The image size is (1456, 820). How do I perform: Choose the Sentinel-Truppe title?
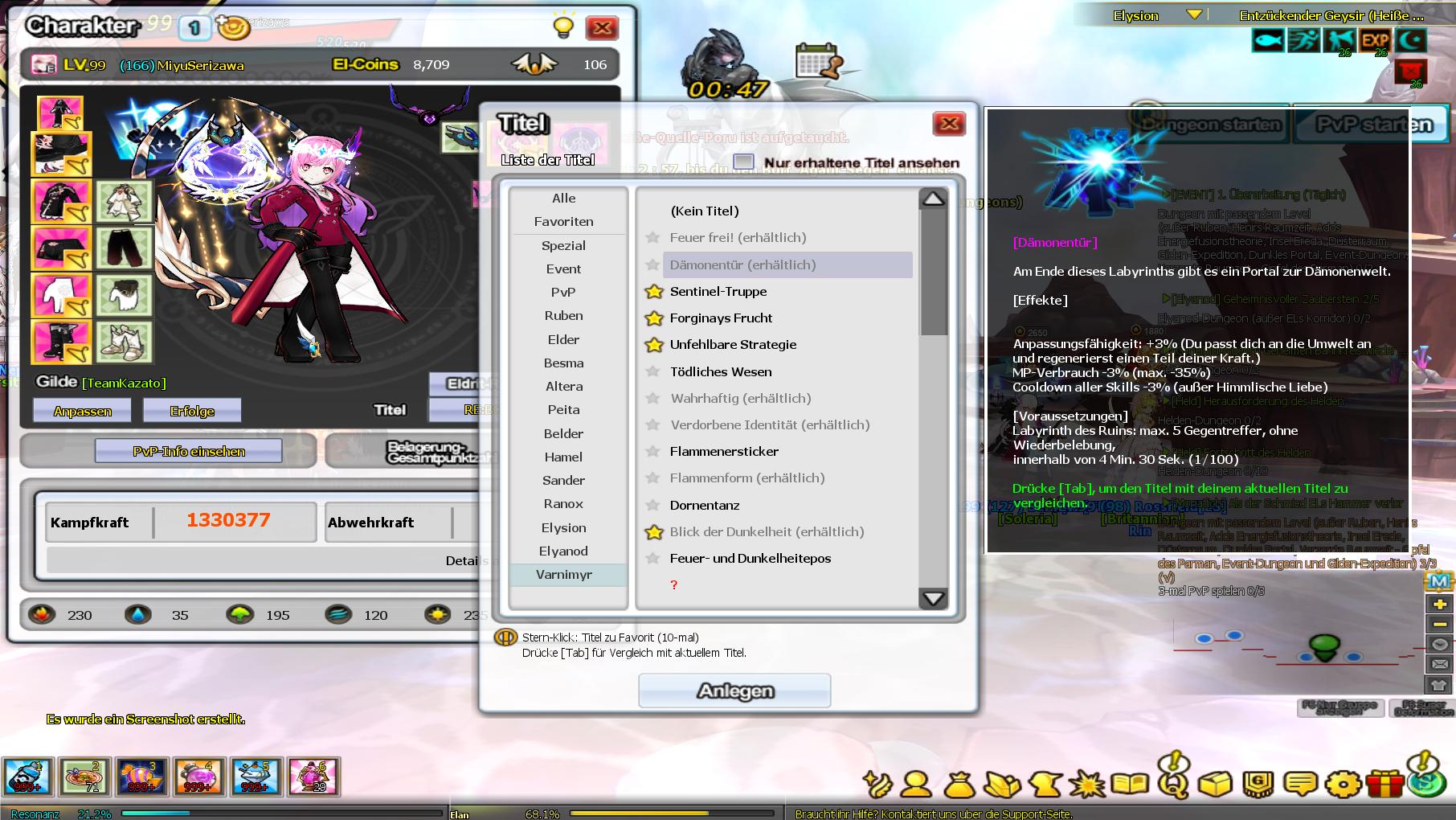click(718, 292)
